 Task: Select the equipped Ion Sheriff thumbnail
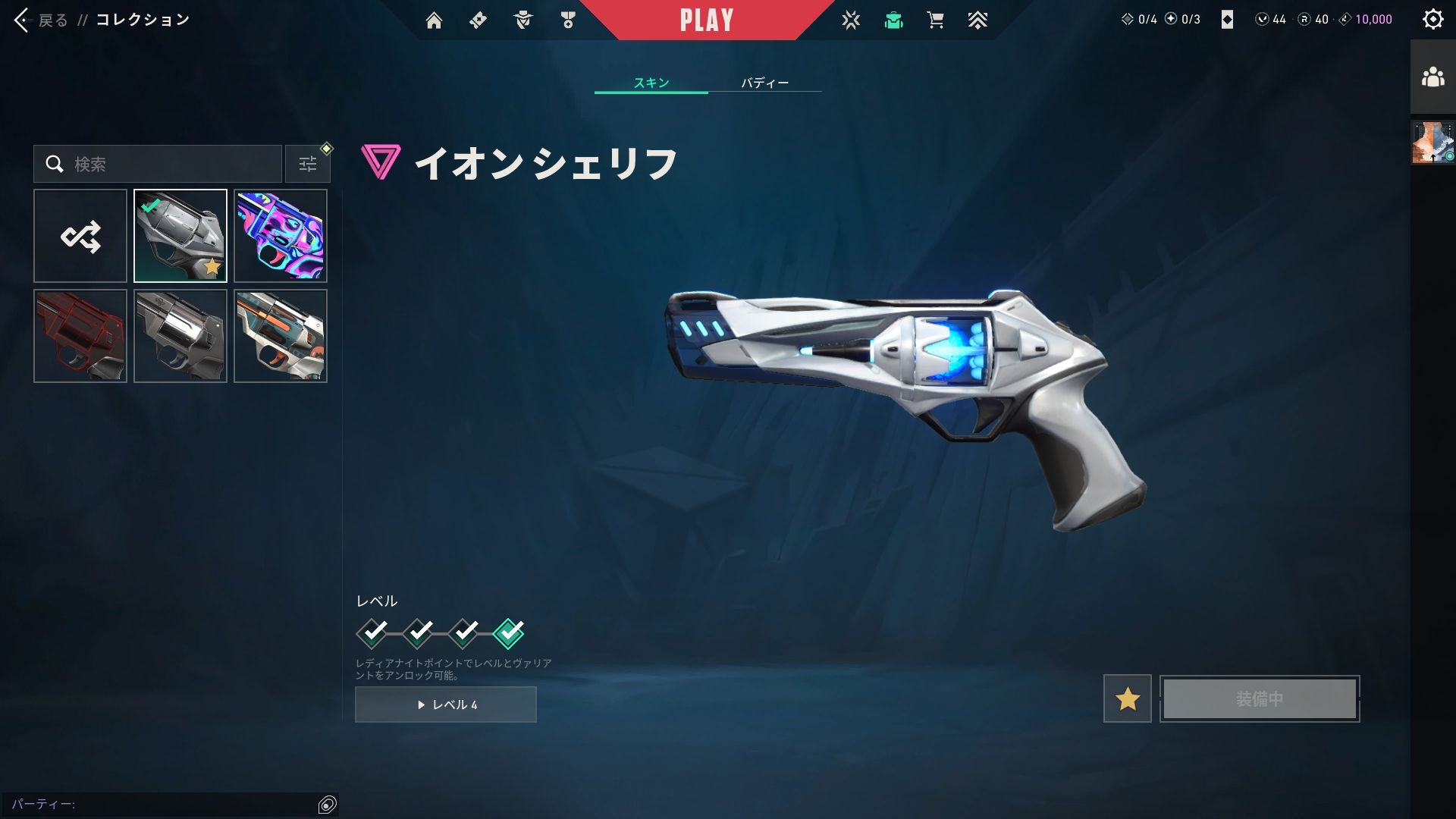[180, 236]
